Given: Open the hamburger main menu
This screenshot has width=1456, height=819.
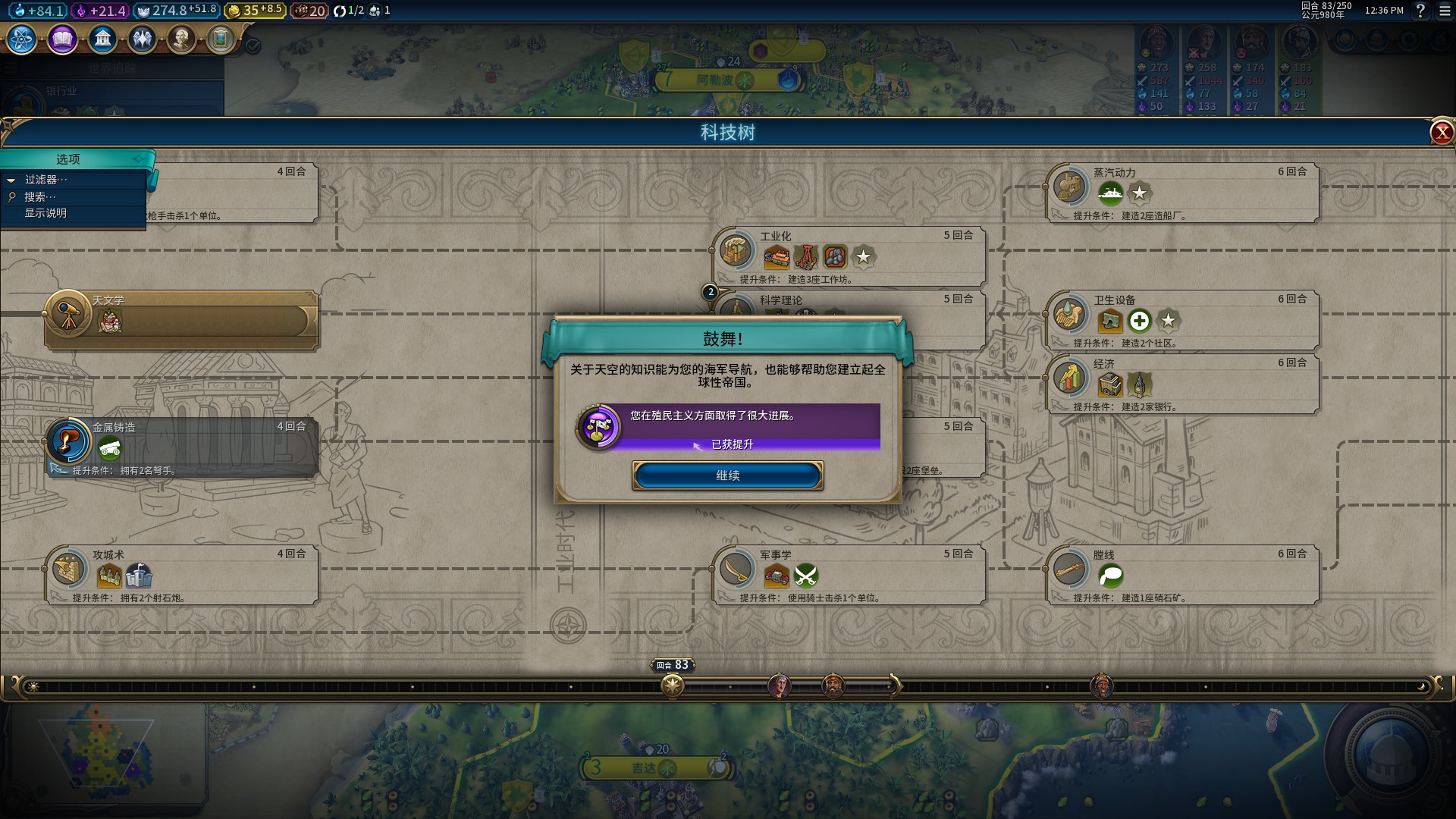Looking at the screenshot, I should point(1445,11).
